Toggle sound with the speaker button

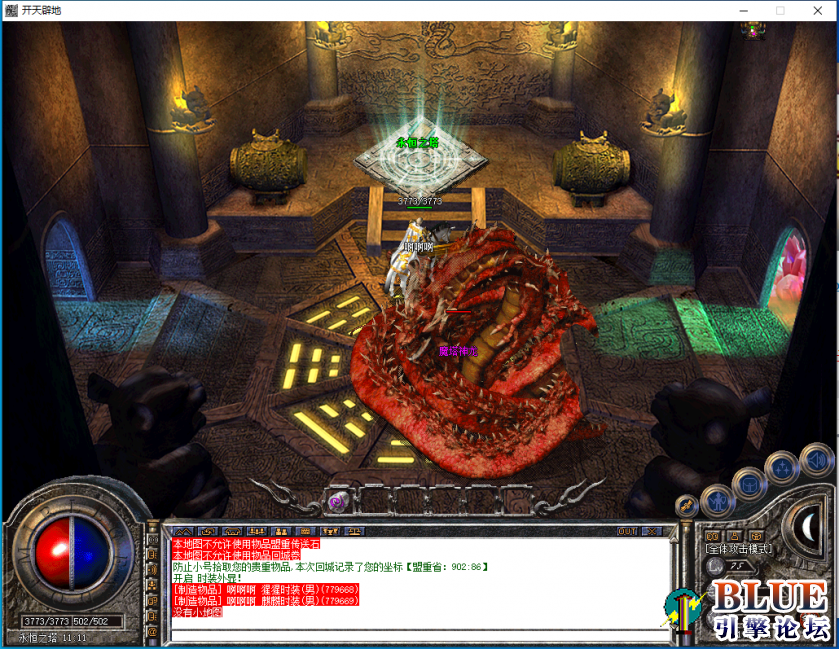click(816, 461)
